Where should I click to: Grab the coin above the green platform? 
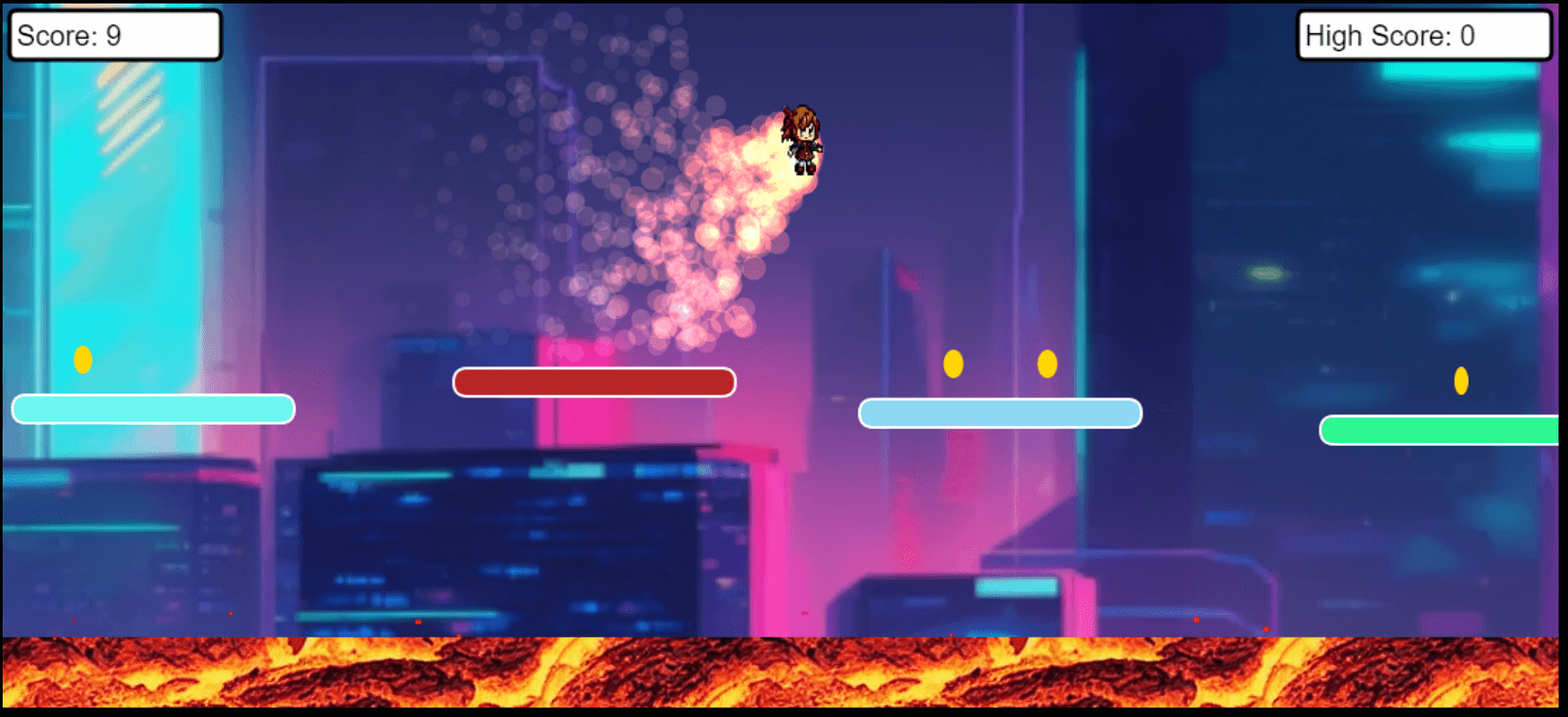click(x=1462, y=381)
